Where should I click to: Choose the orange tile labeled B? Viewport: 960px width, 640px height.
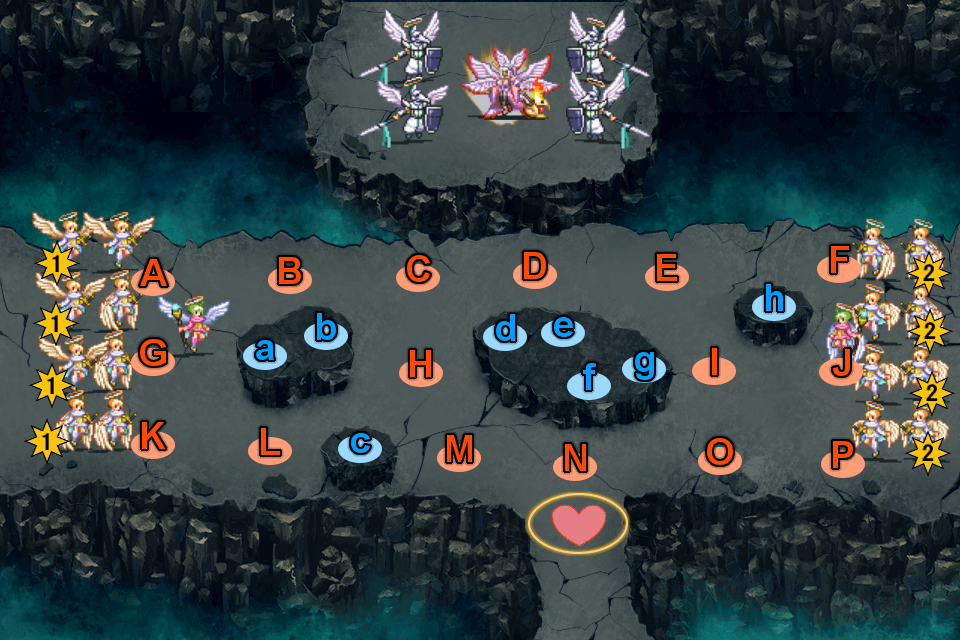[289, 273]
